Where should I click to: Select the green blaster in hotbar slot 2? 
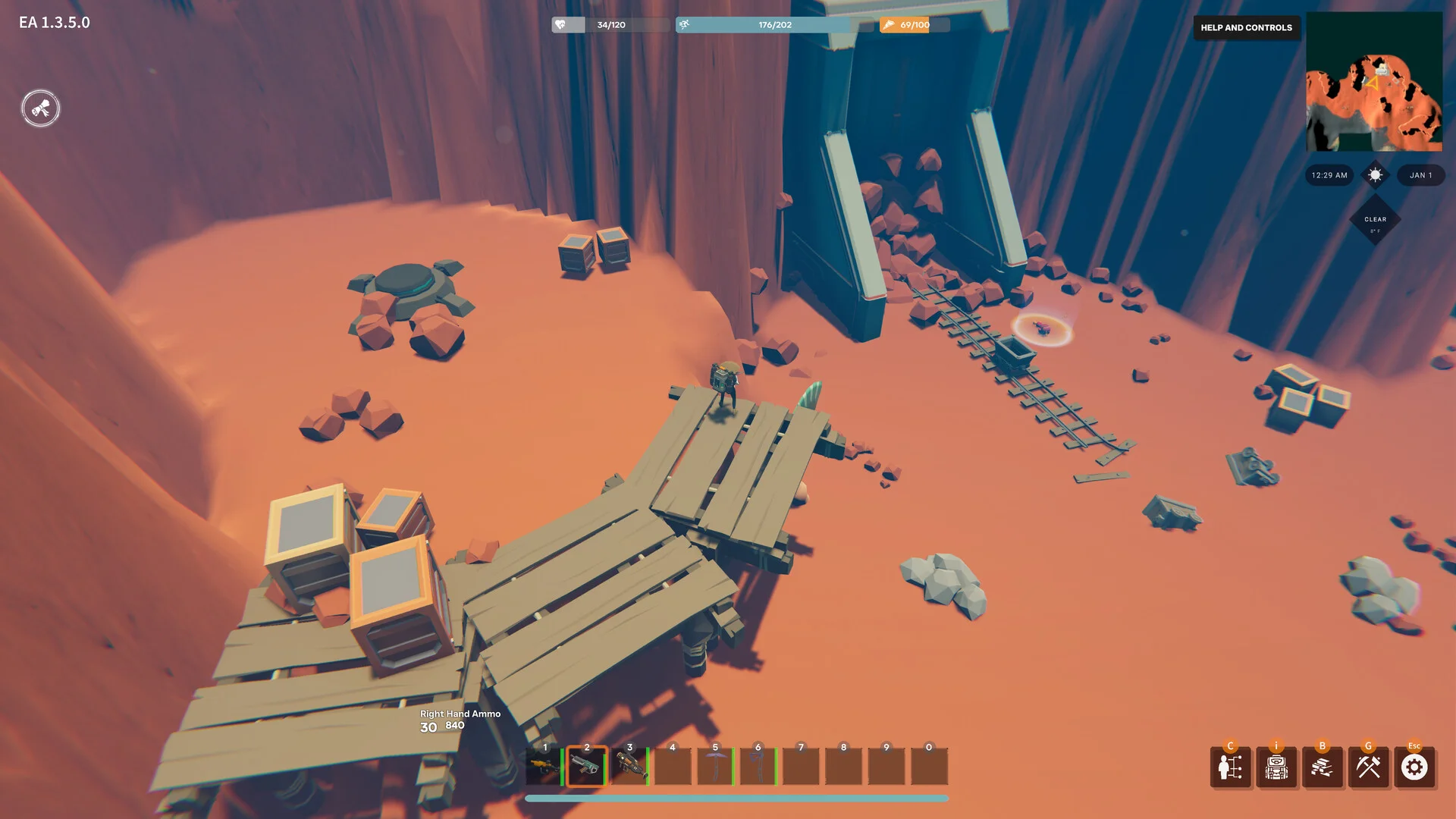point(586,767)
